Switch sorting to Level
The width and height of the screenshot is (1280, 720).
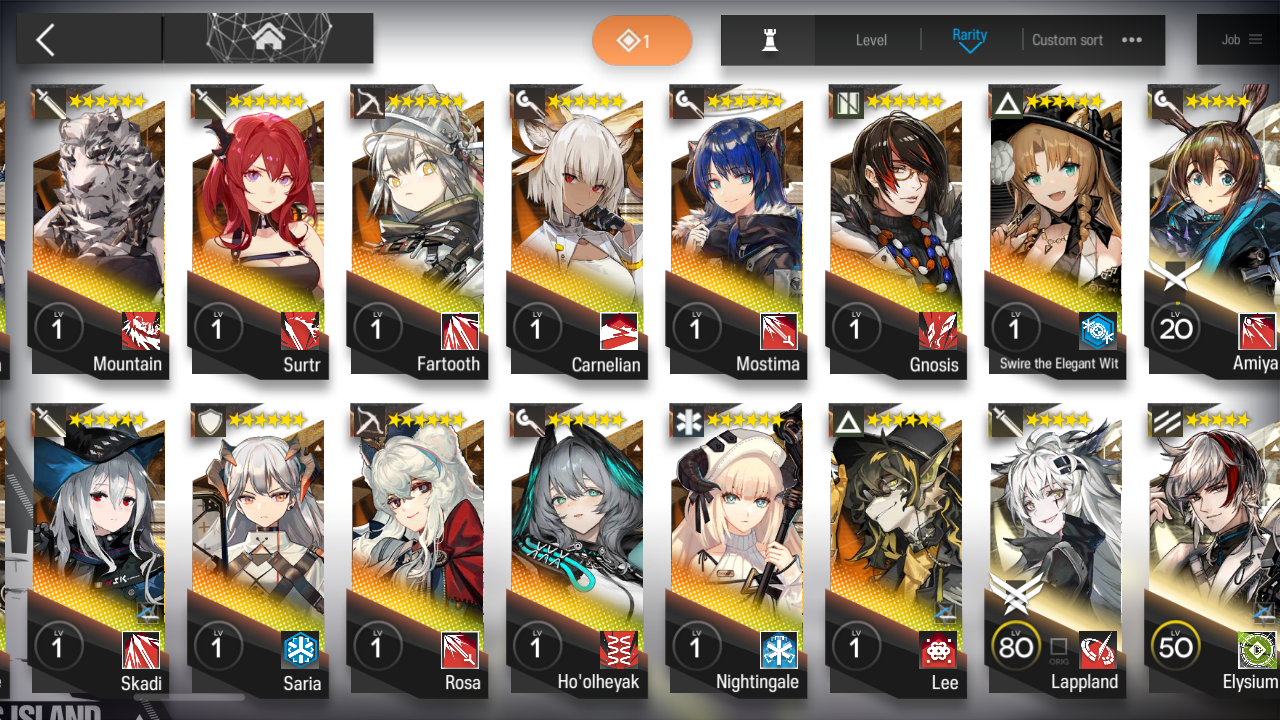(x=869, y=40)
